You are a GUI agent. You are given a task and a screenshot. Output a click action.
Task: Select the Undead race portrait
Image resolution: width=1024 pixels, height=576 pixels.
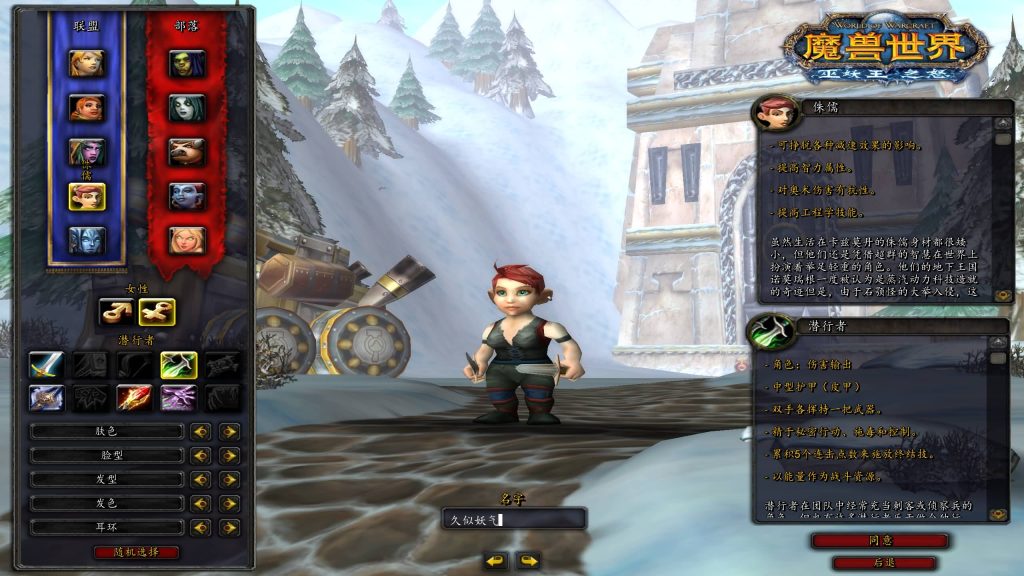(187, 107)
